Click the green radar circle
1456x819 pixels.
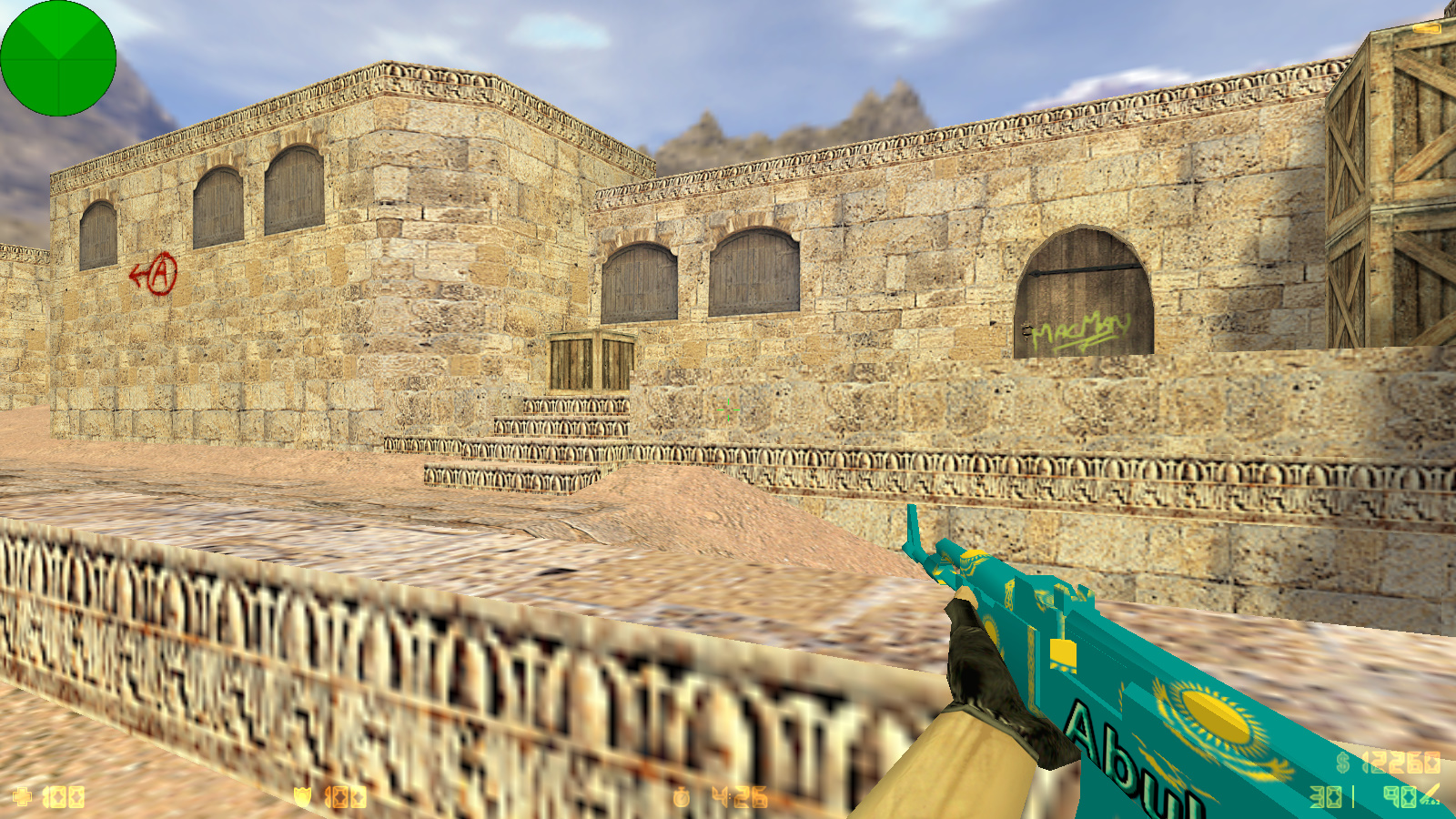(x=58, y=58)
